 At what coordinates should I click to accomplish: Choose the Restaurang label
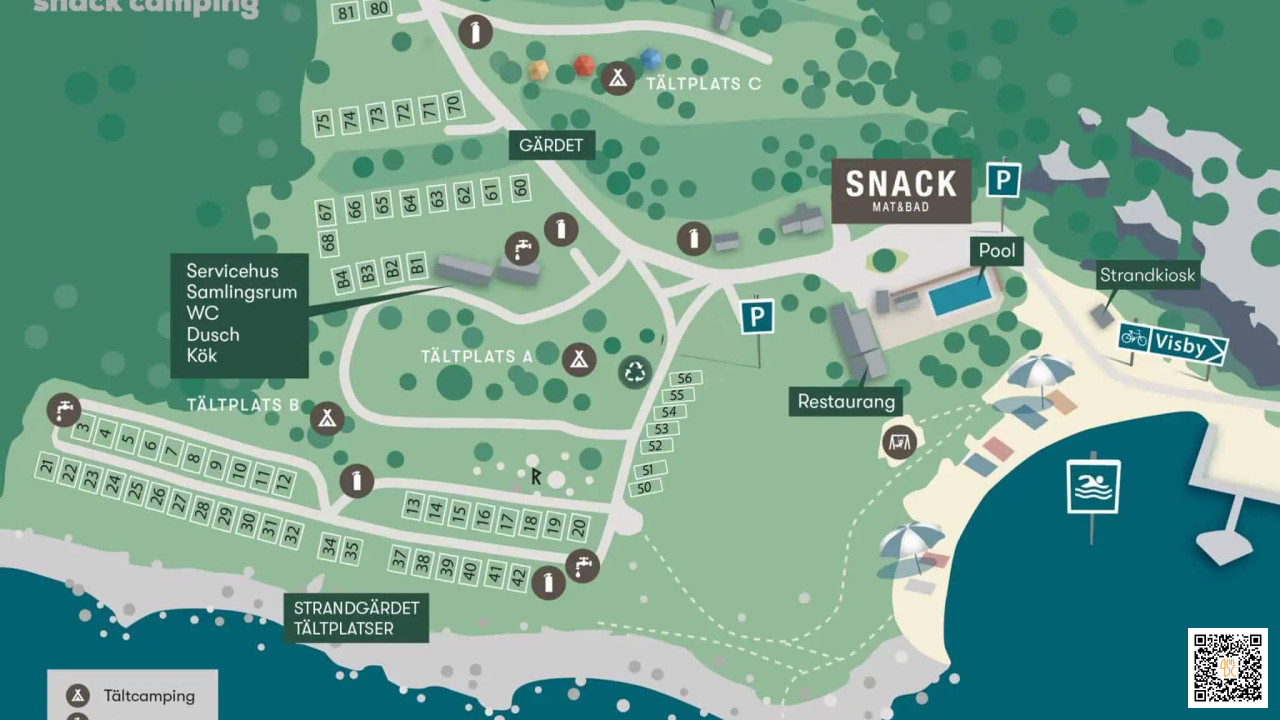pyautogui.click(x=846, y=402)
